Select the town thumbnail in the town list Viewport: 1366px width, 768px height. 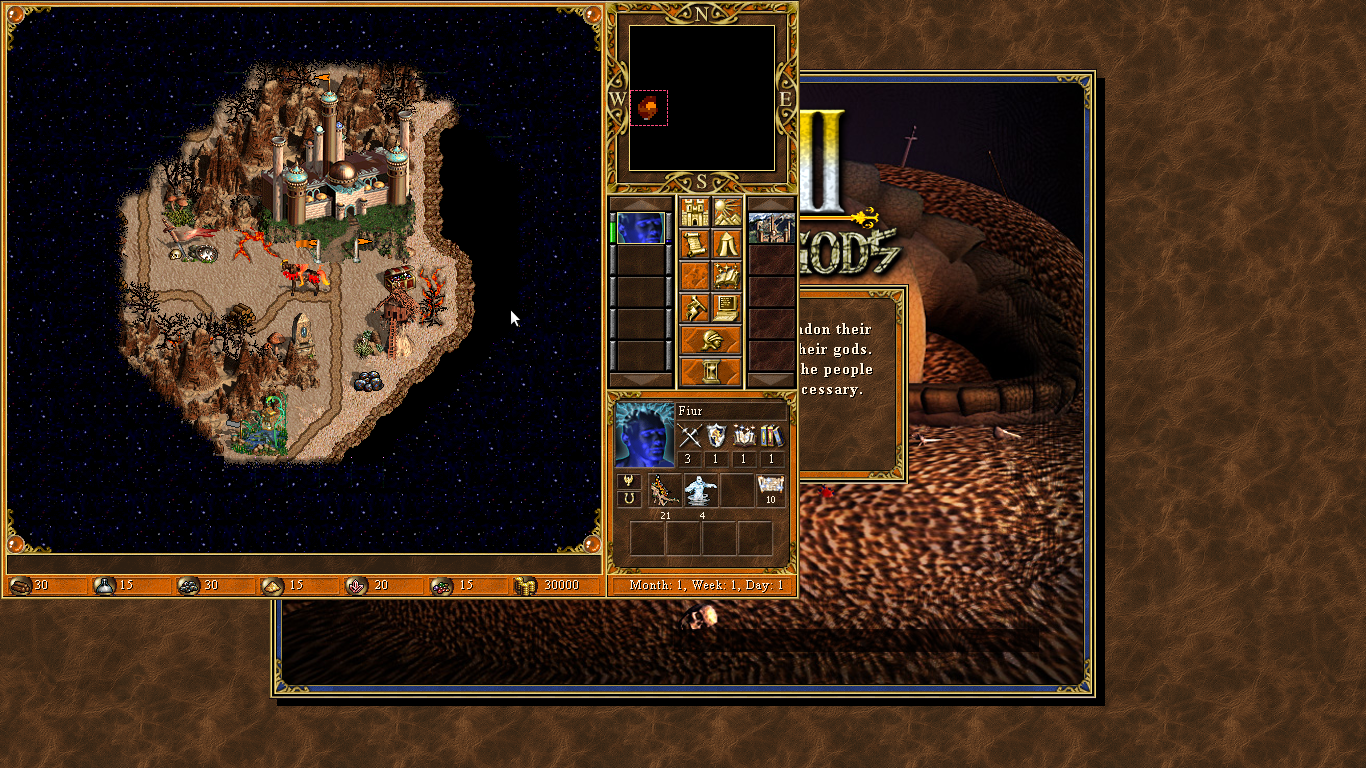[772, 228]
